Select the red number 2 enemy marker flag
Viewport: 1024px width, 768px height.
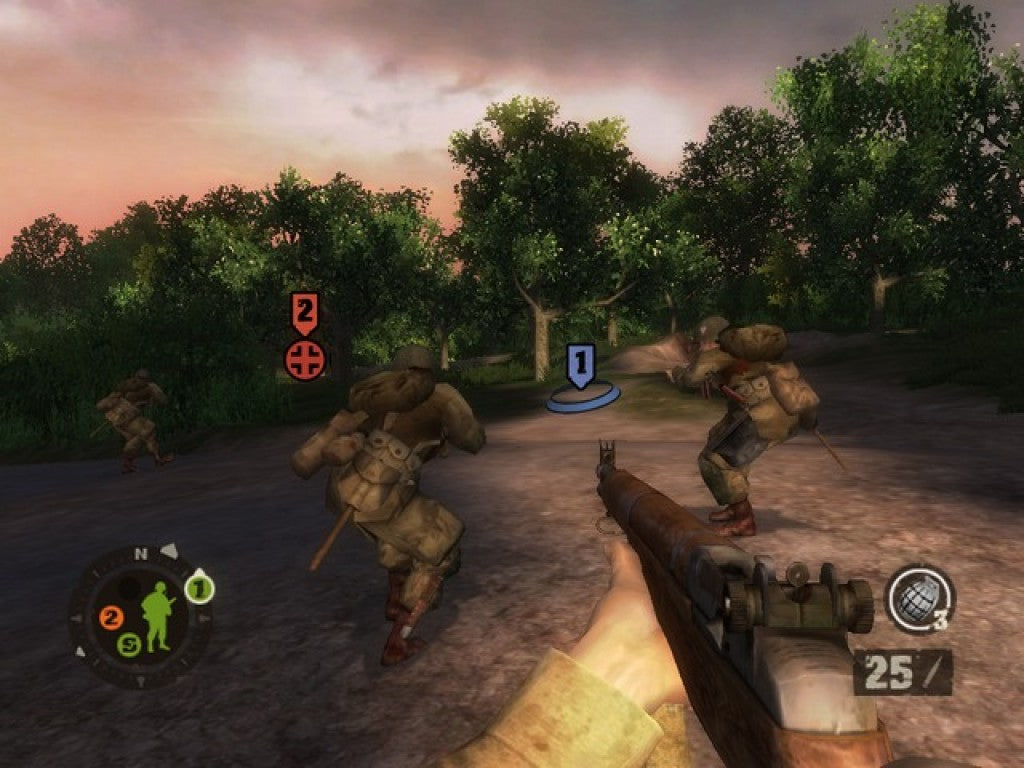(305, 313)
